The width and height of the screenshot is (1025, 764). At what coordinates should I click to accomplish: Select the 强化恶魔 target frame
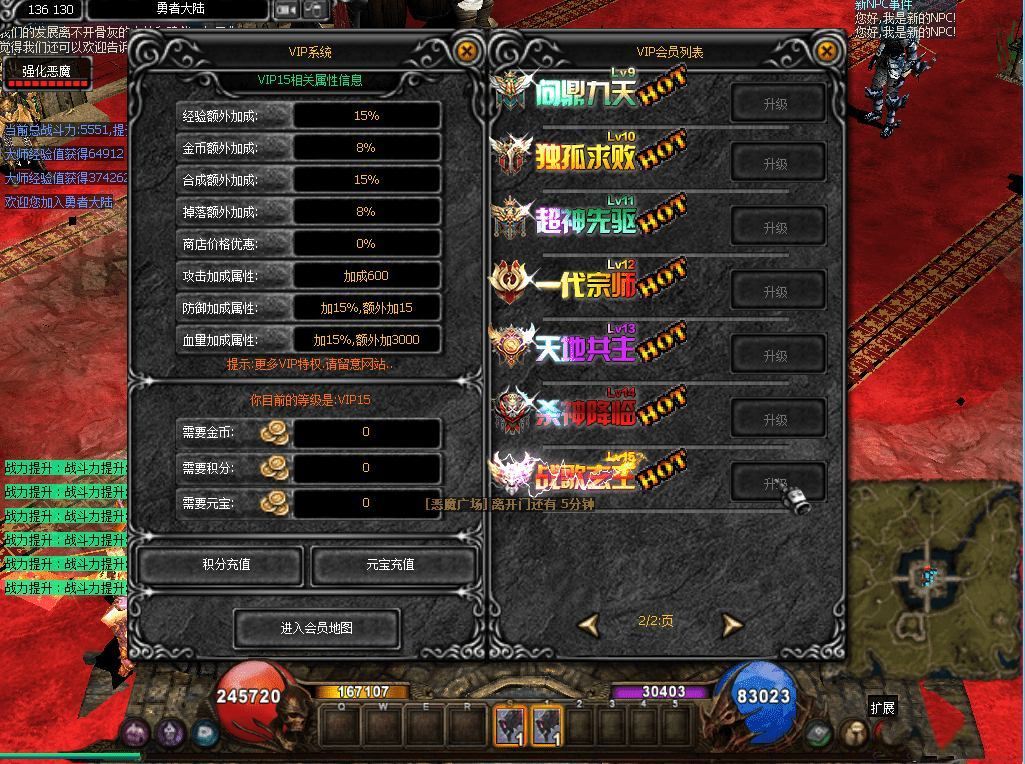[x=46, y=72]
